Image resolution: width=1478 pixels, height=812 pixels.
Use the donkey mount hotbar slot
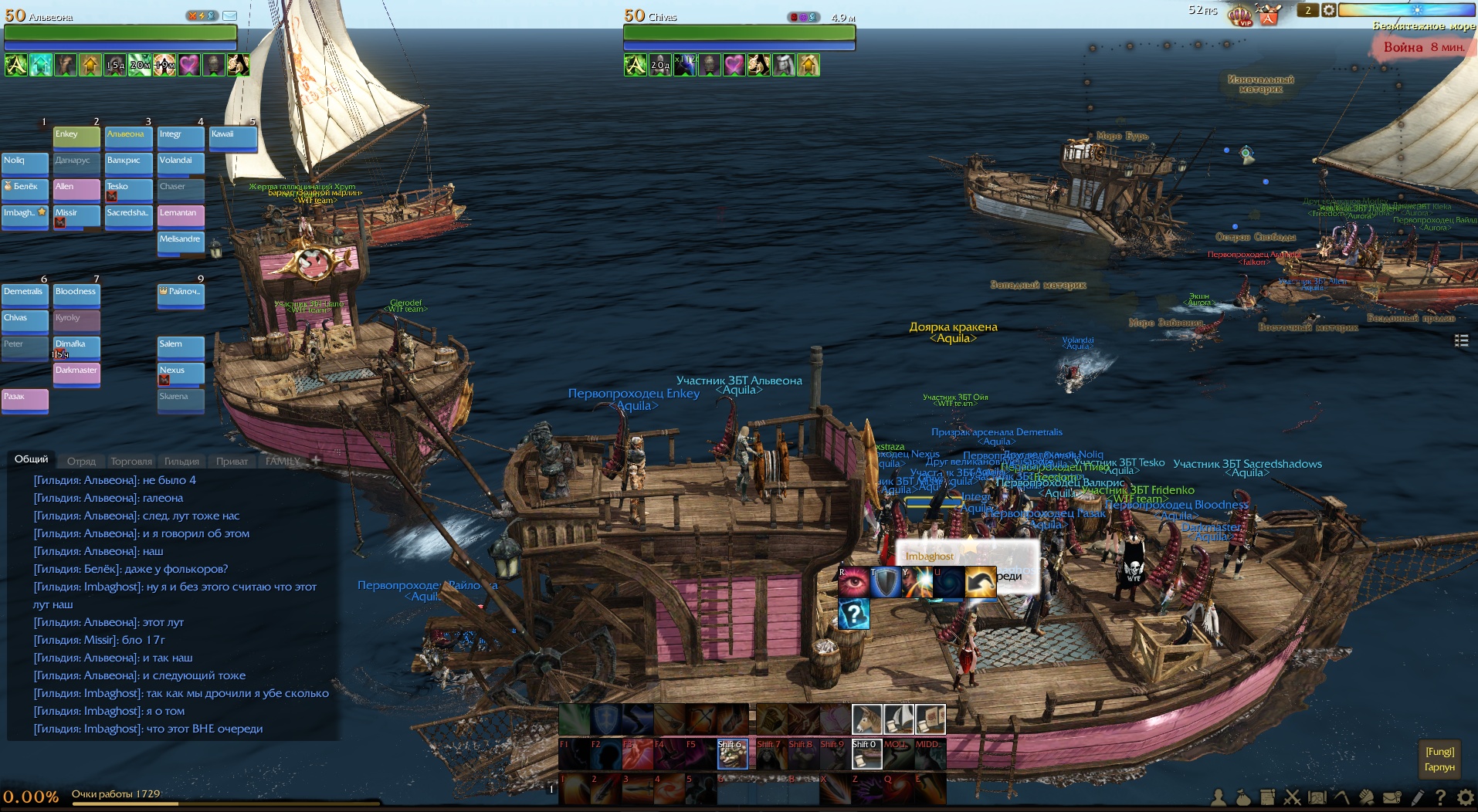(x=866, y=719)
